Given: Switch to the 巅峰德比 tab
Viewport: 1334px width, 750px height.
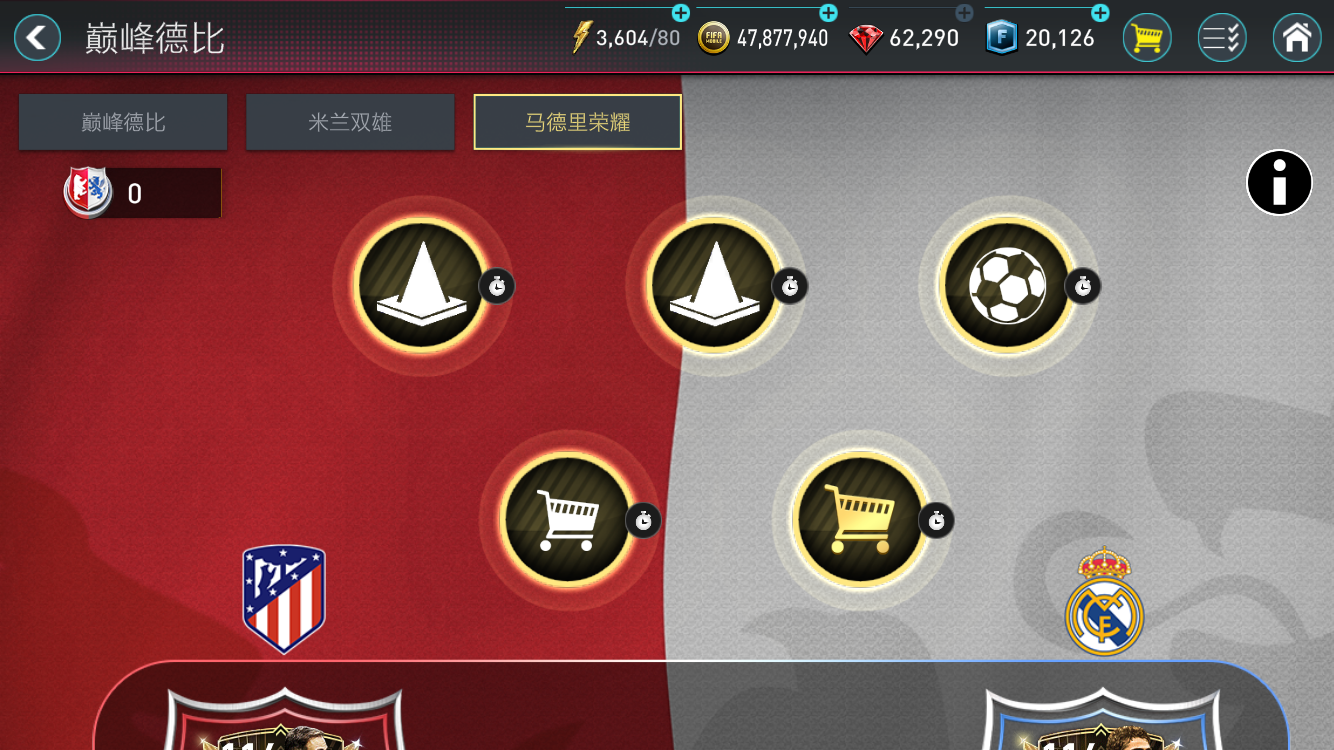Looking at the screenshot, I should (123, 122).
